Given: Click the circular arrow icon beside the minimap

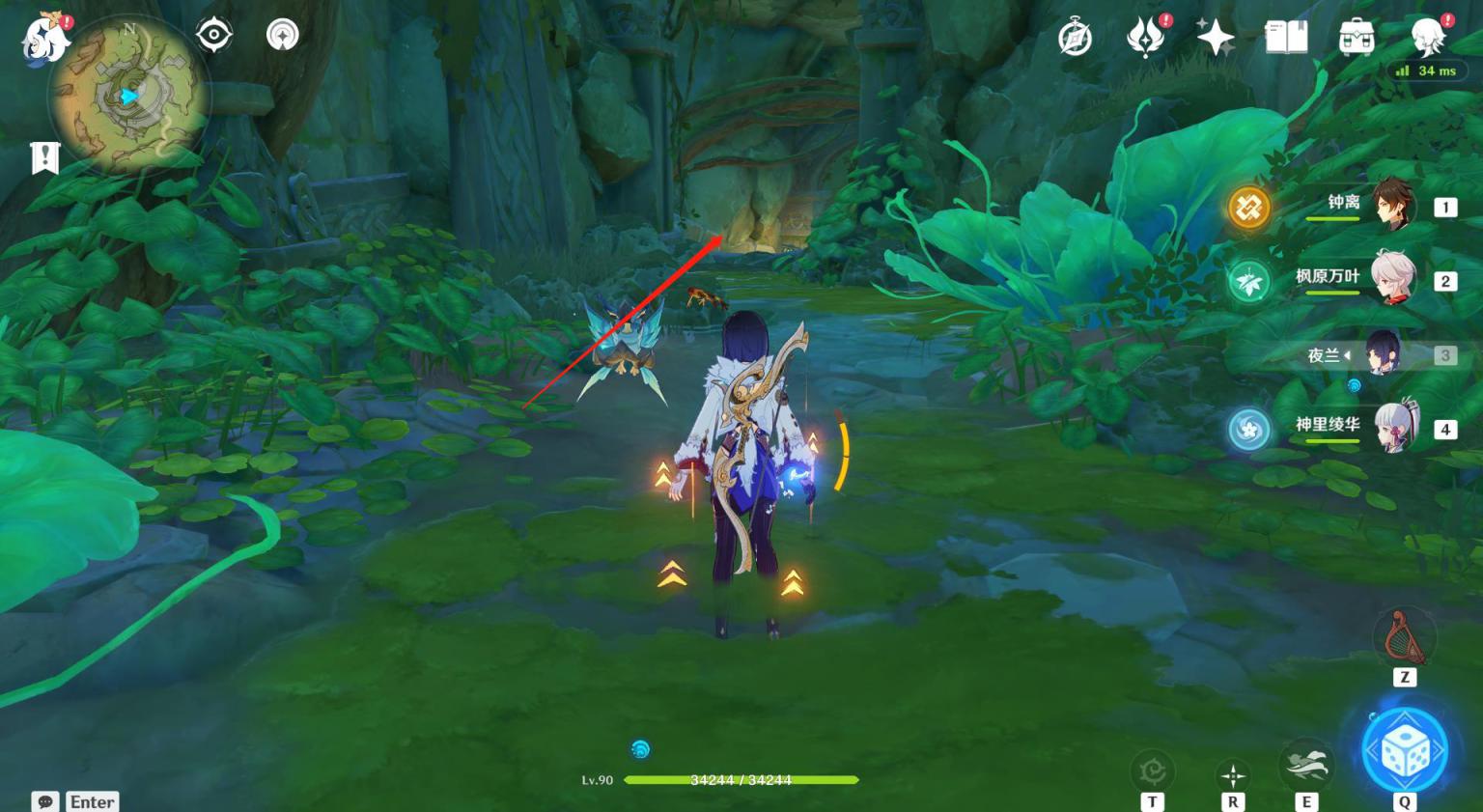Looking at the screenshot, I should [x=283, y=36].
